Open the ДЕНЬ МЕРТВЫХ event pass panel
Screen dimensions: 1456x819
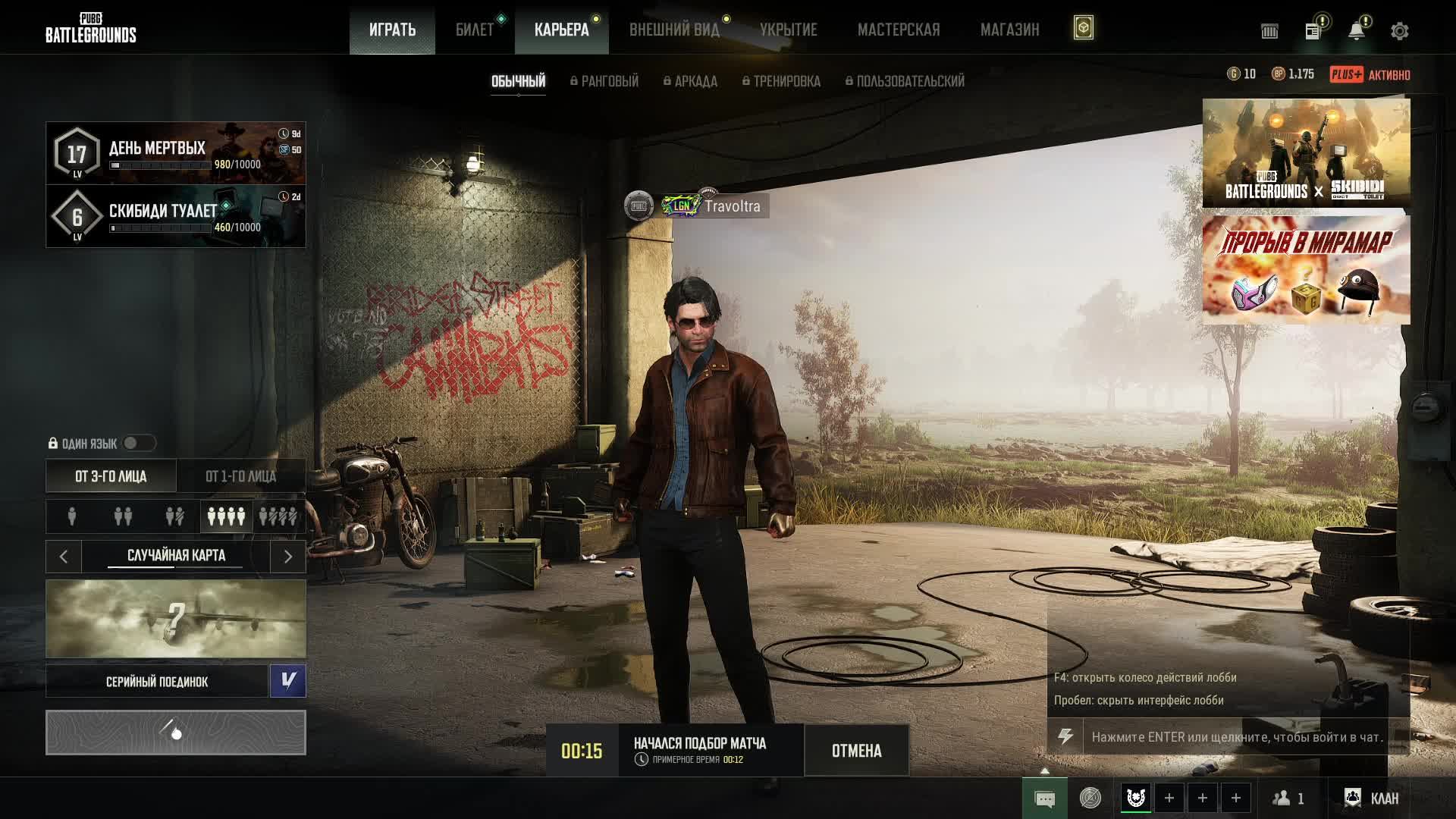click(176, 153)
